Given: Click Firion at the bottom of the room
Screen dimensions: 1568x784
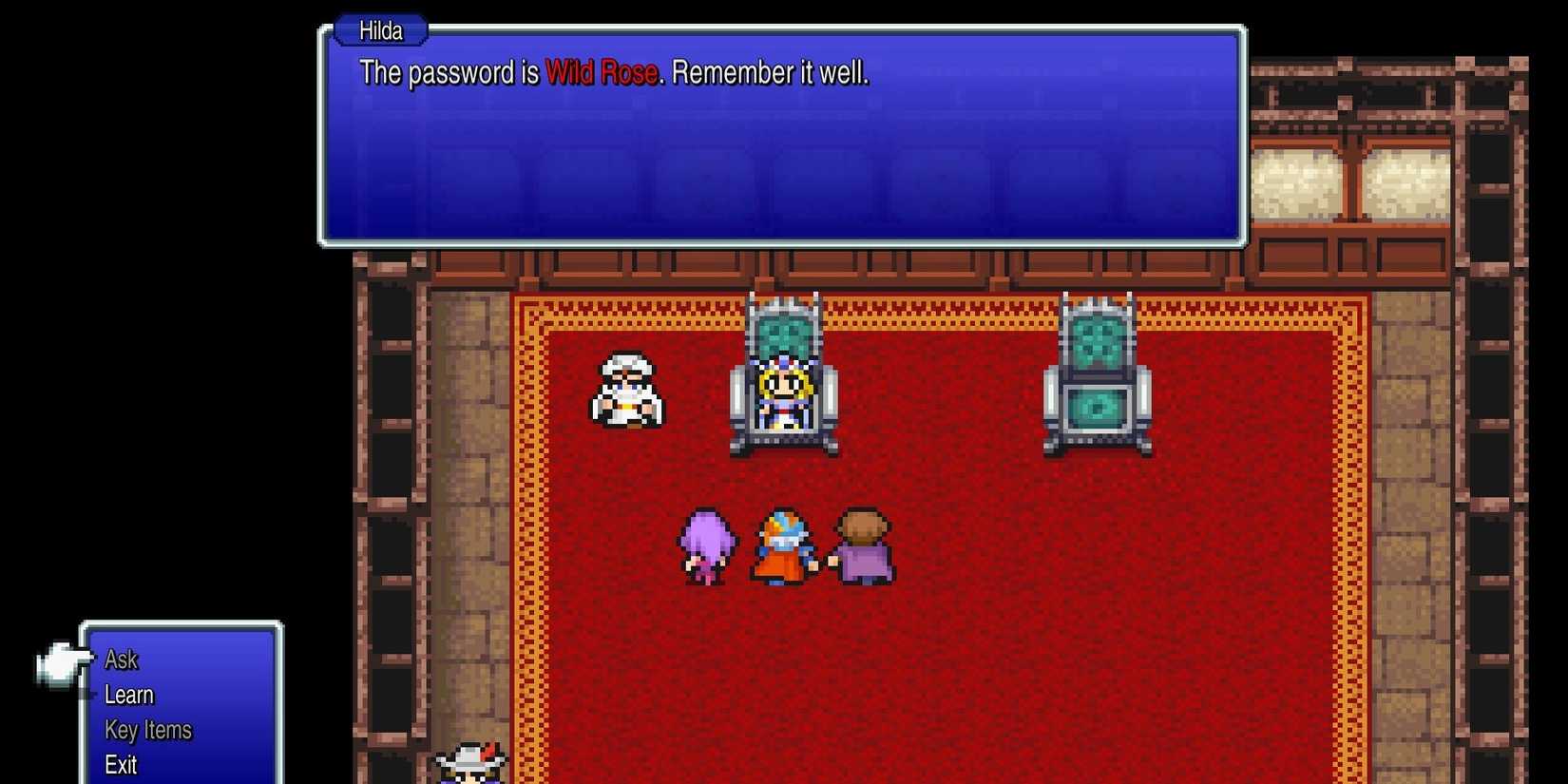Looking at the screenshot, I should pos(470,760).
